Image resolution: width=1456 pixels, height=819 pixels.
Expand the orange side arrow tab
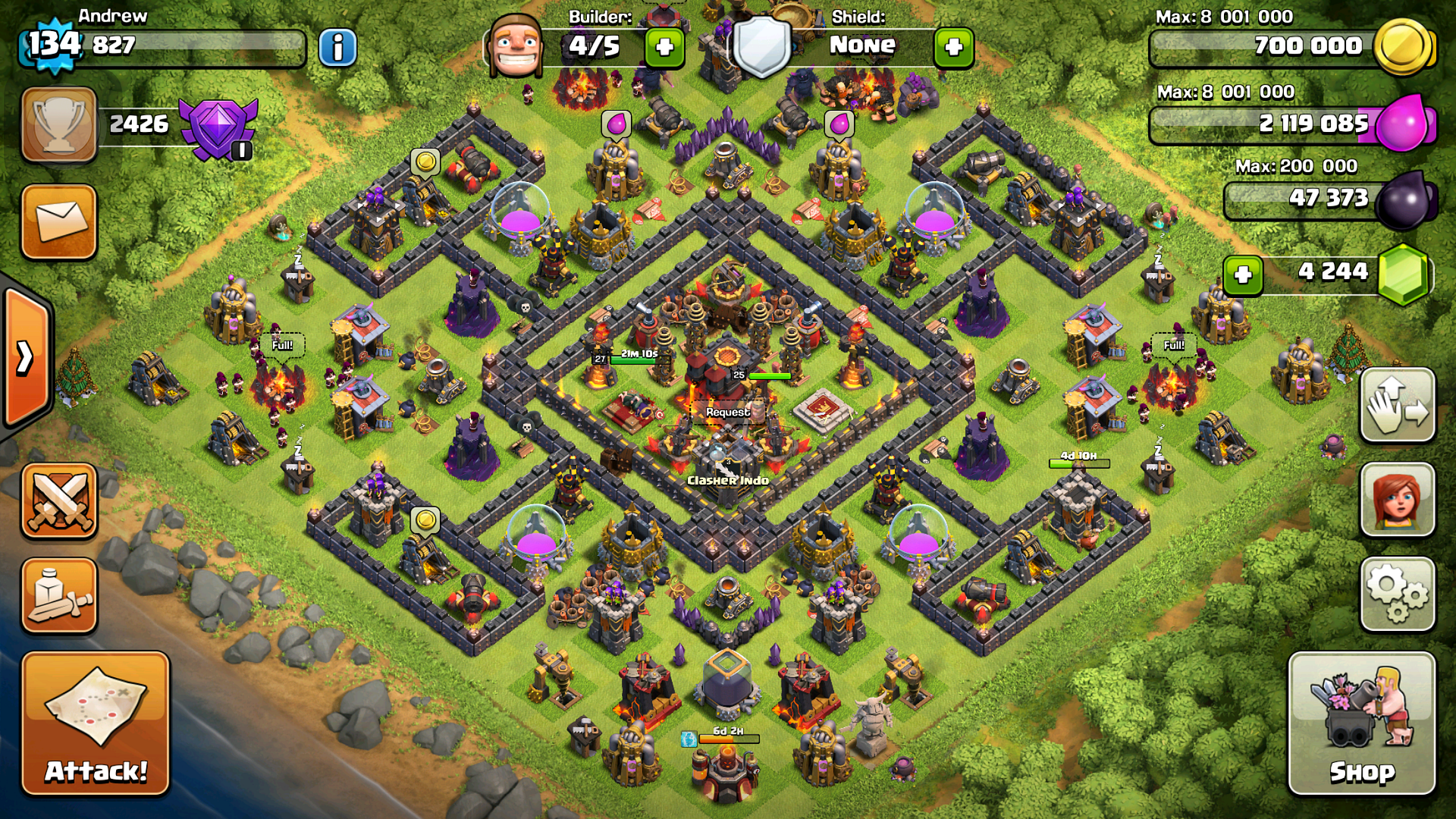coord(26,357)
